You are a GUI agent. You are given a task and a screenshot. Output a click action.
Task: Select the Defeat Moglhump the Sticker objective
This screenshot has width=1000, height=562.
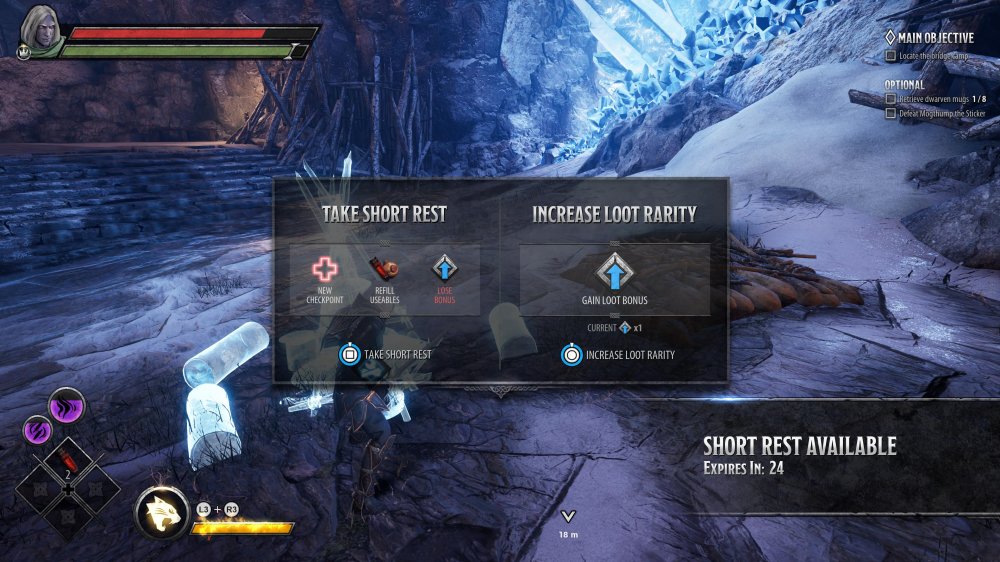click(937, 113)
